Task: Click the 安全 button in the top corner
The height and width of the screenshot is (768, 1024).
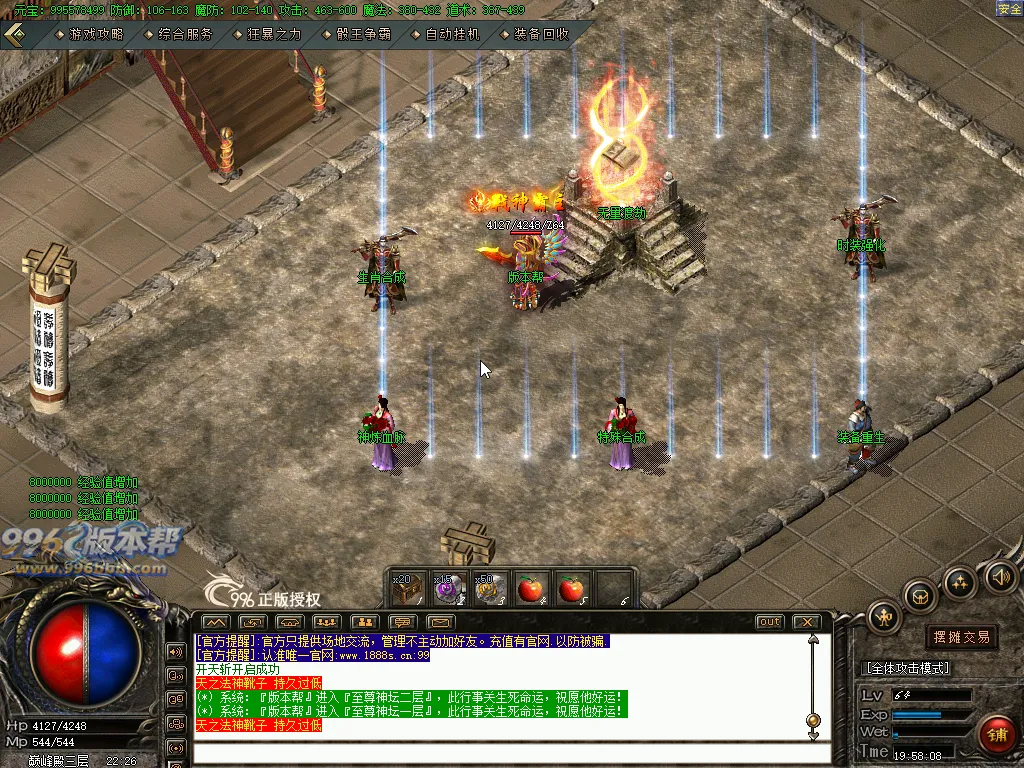Action: tap(1009, 8)
